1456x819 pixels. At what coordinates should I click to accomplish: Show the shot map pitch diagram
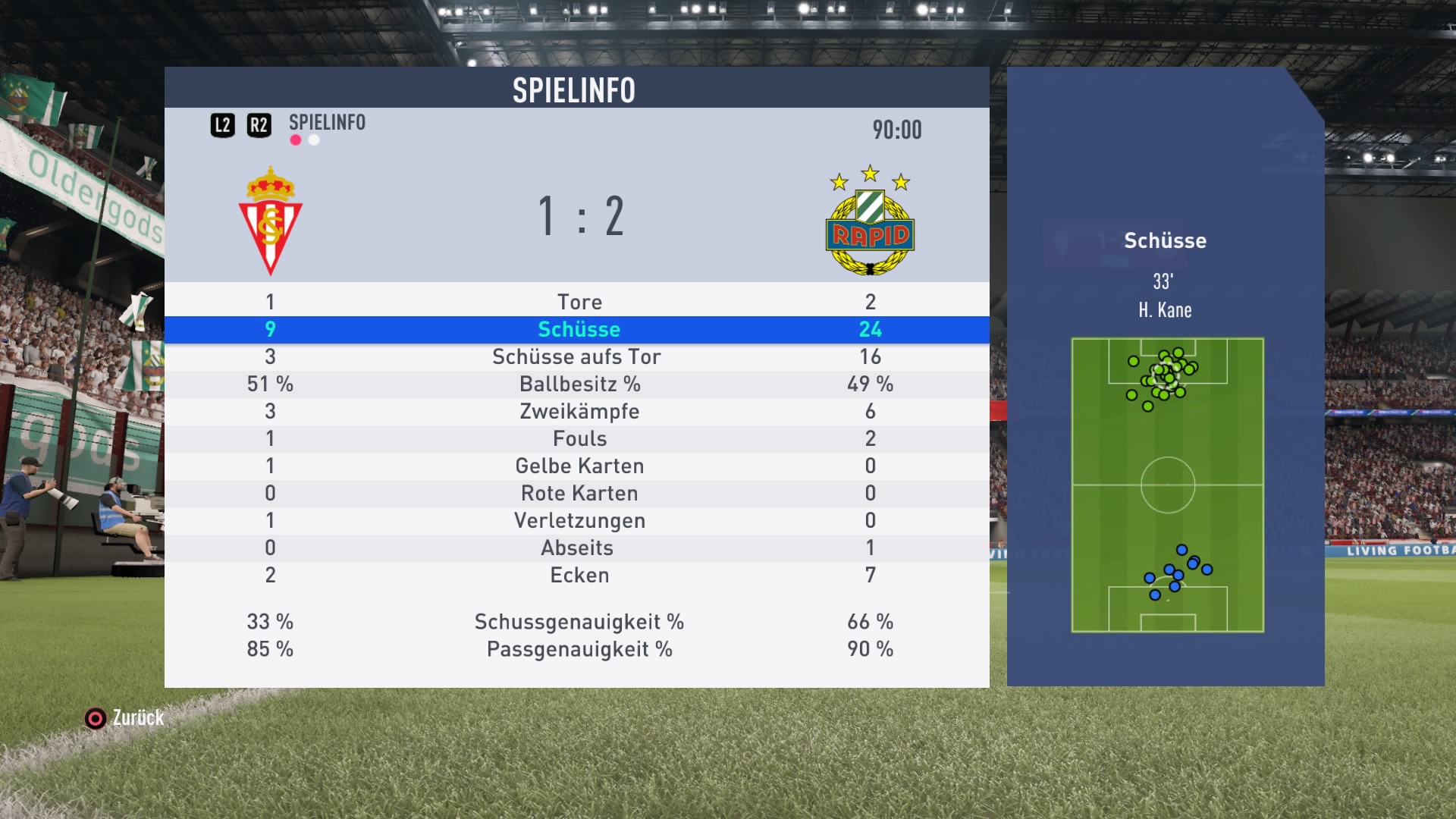click(x=1167, y=485)
